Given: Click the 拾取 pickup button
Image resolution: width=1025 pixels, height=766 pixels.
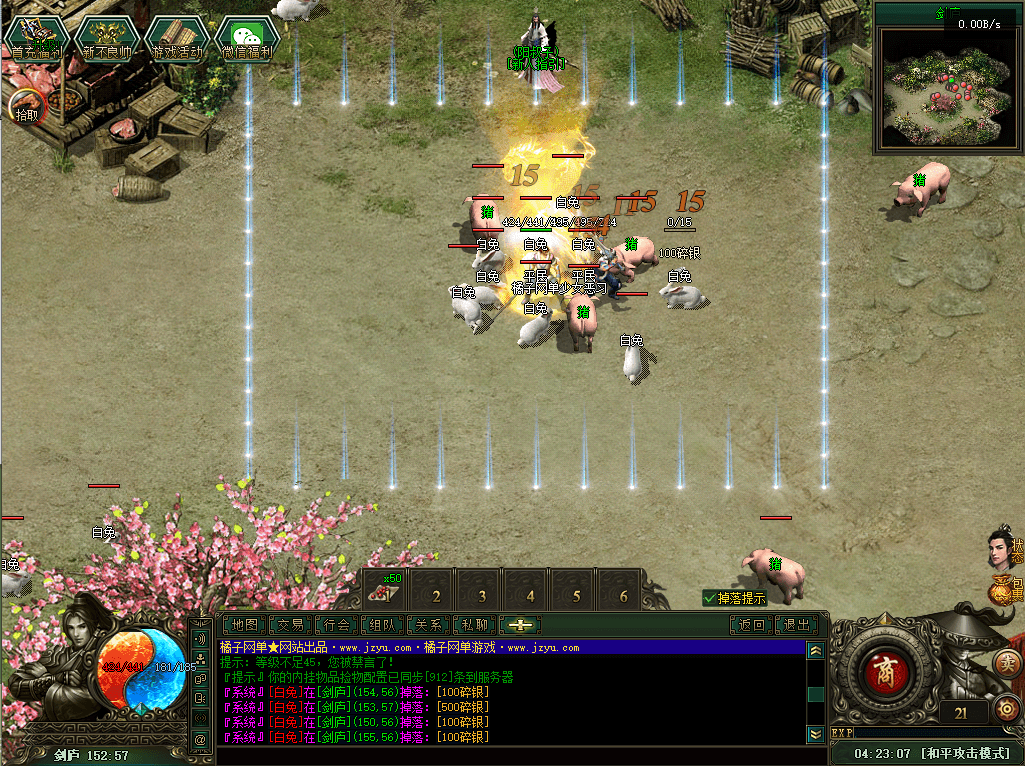Looking at the screenshot, I should (26, 105).
